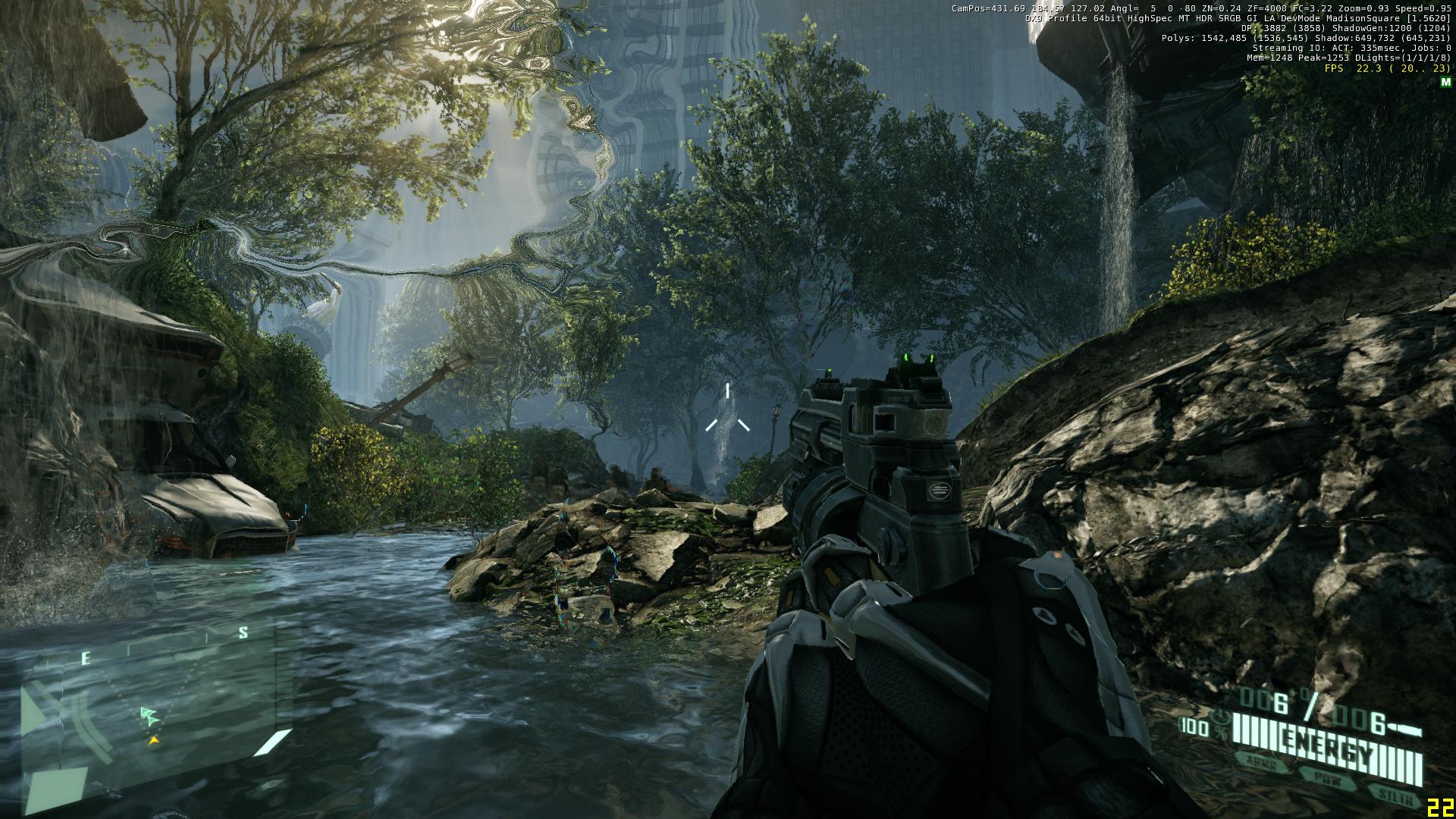The image size is (1456, 819).
Task: Click the green M indicator below the FPS counter
Action: tap(1446, 83)
